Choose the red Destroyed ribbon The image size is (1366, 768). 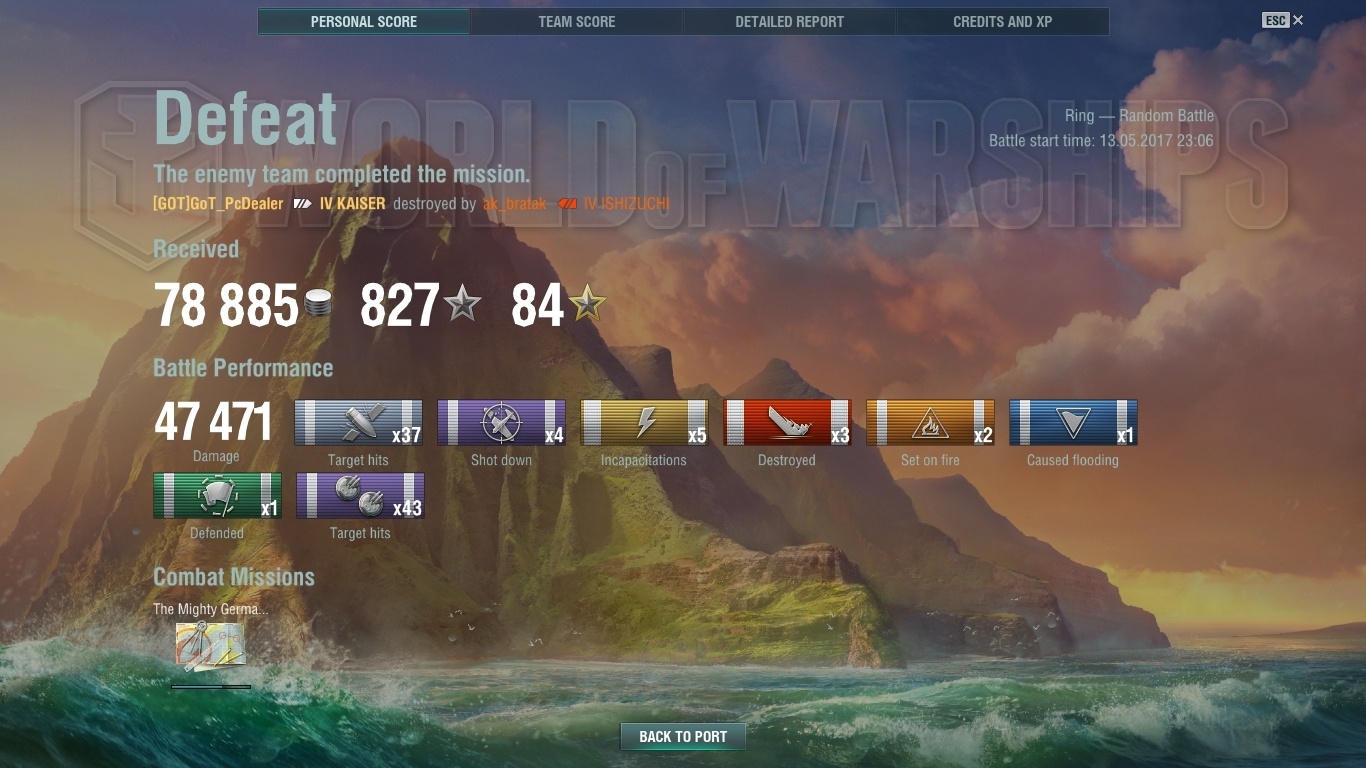coord(787,423)
